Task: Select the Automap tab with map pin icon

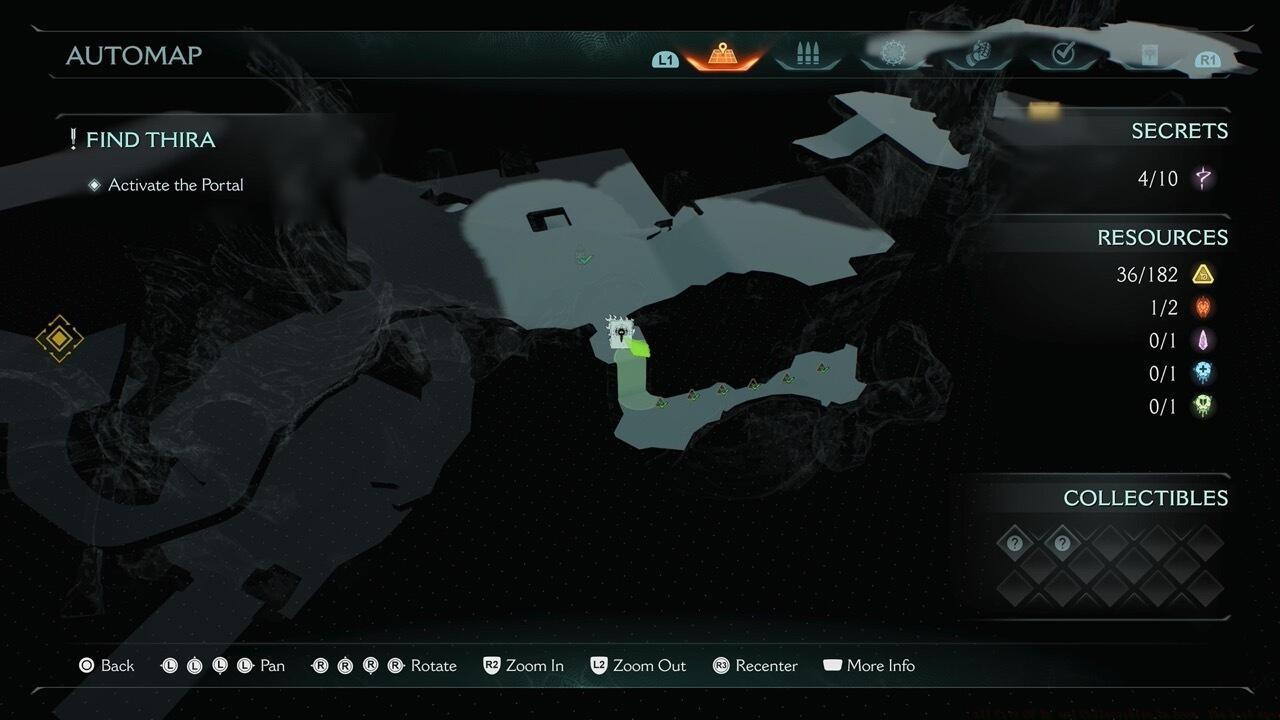Action: point(722,55)
